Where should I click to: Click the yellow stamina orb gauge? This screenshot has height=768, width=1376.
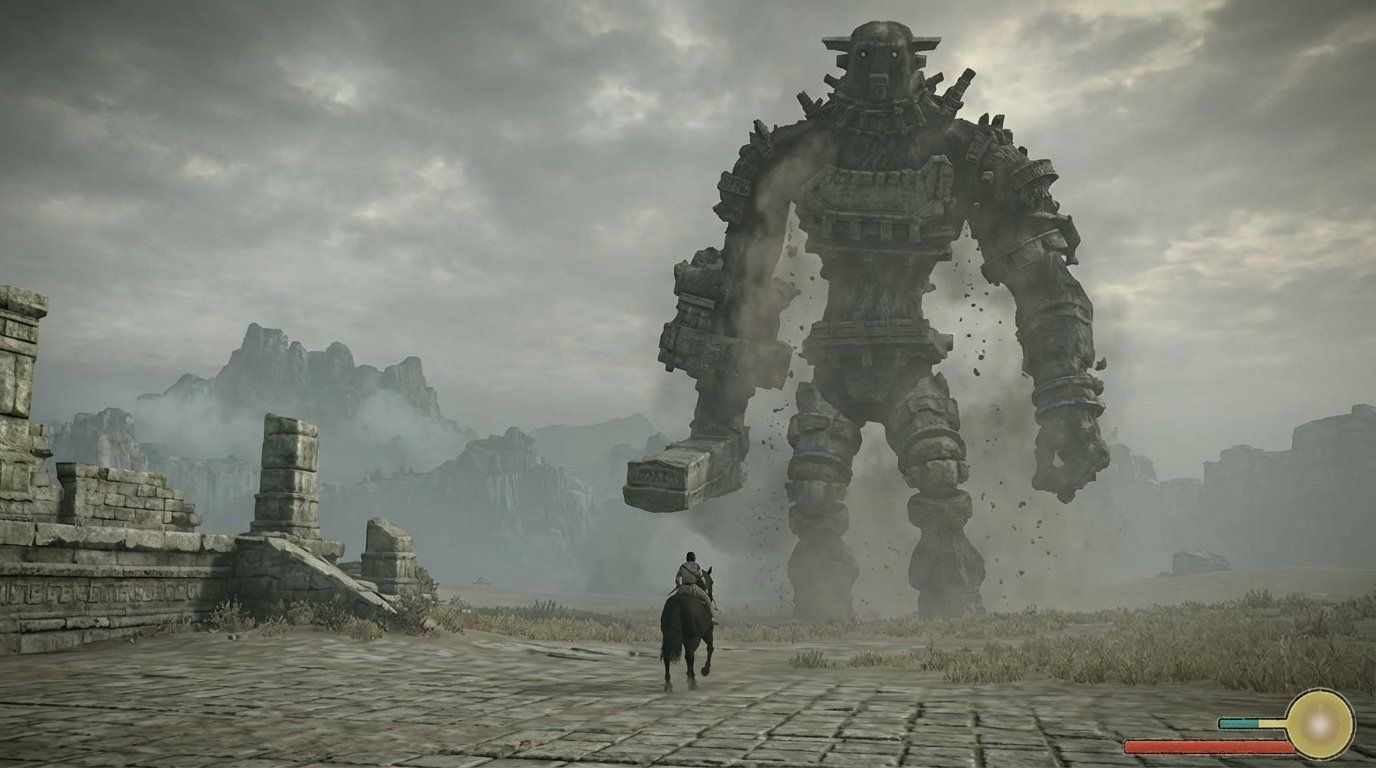[1321, 725]
